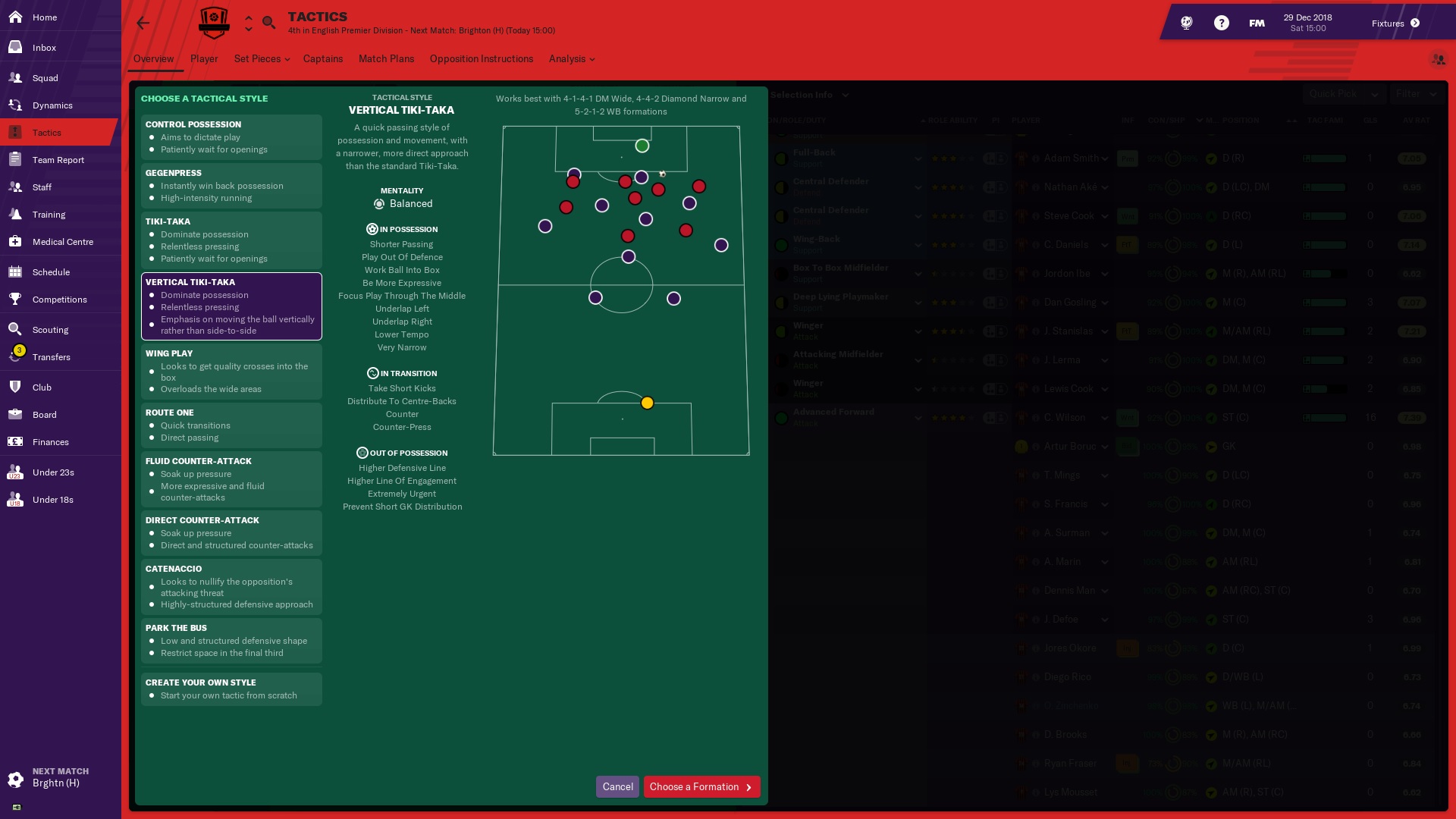Open the Inbox from the sidebar
This screenshot has height=819, width=1456.
click(44, 48)
